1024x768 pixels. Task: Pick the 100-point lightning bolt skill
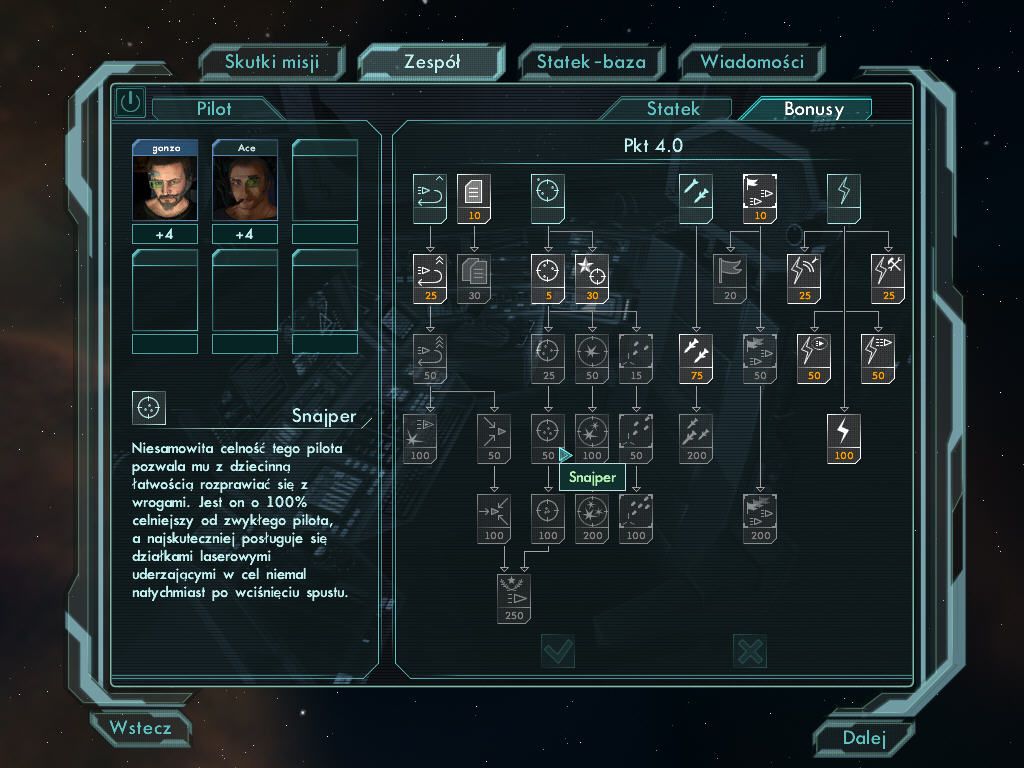[x=845, y=437]
